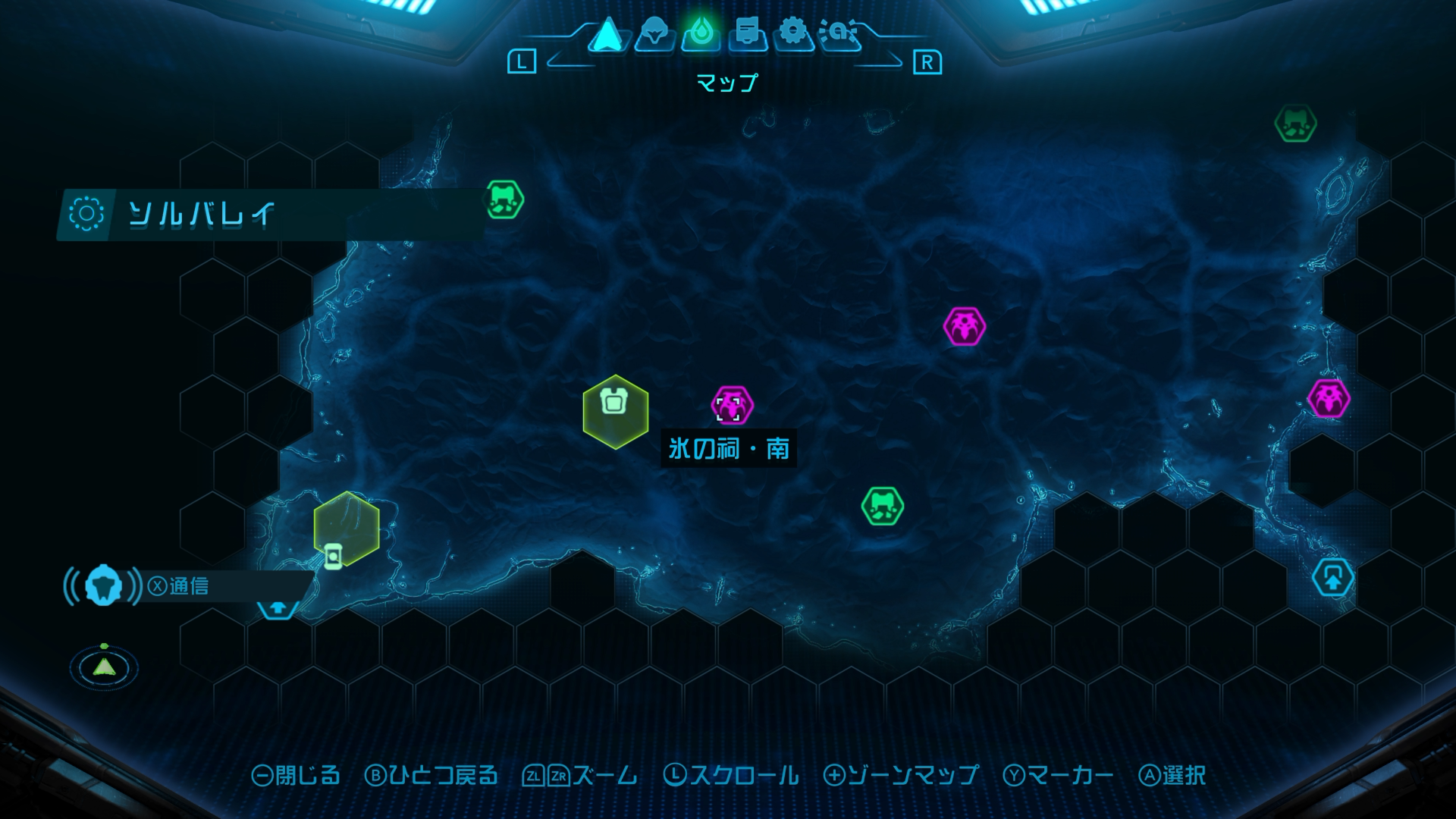This screenshot has width=1456, height=819.
Task: Click the complete blue up-arrow hexagon marker
Action: (x=1332, y=579)
